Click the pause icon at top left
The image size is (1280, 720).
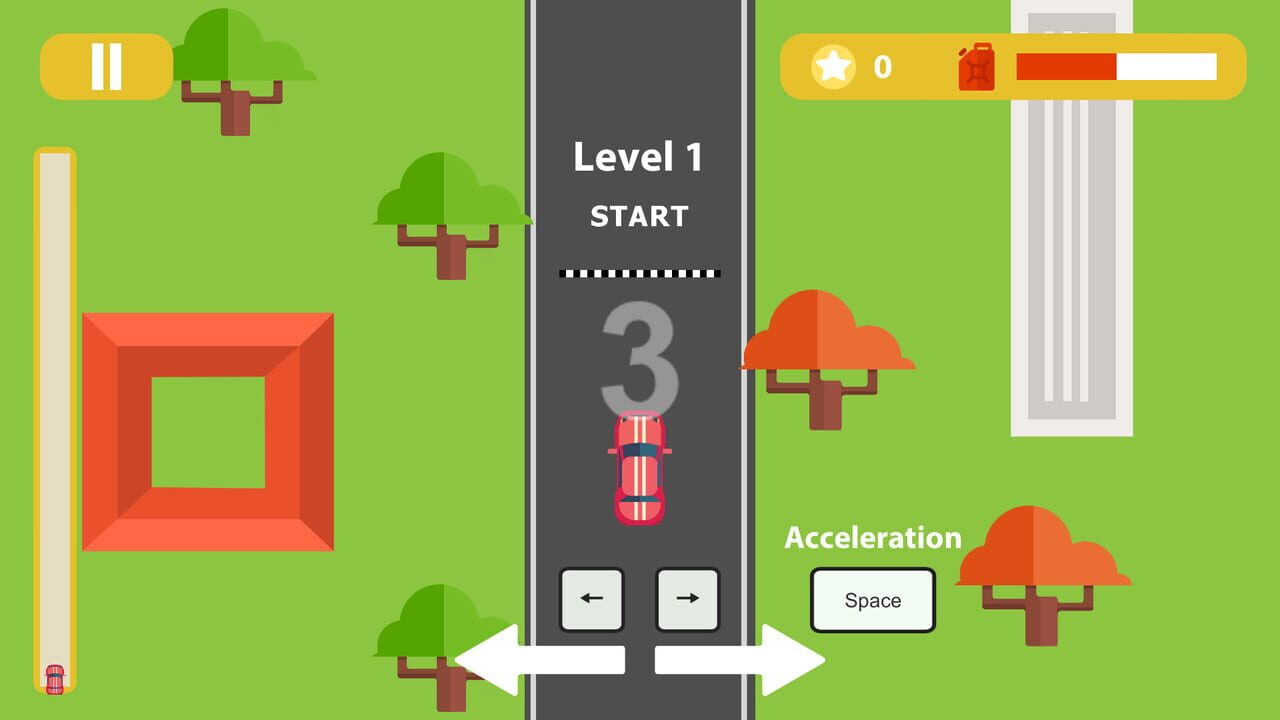pos(106,68)
